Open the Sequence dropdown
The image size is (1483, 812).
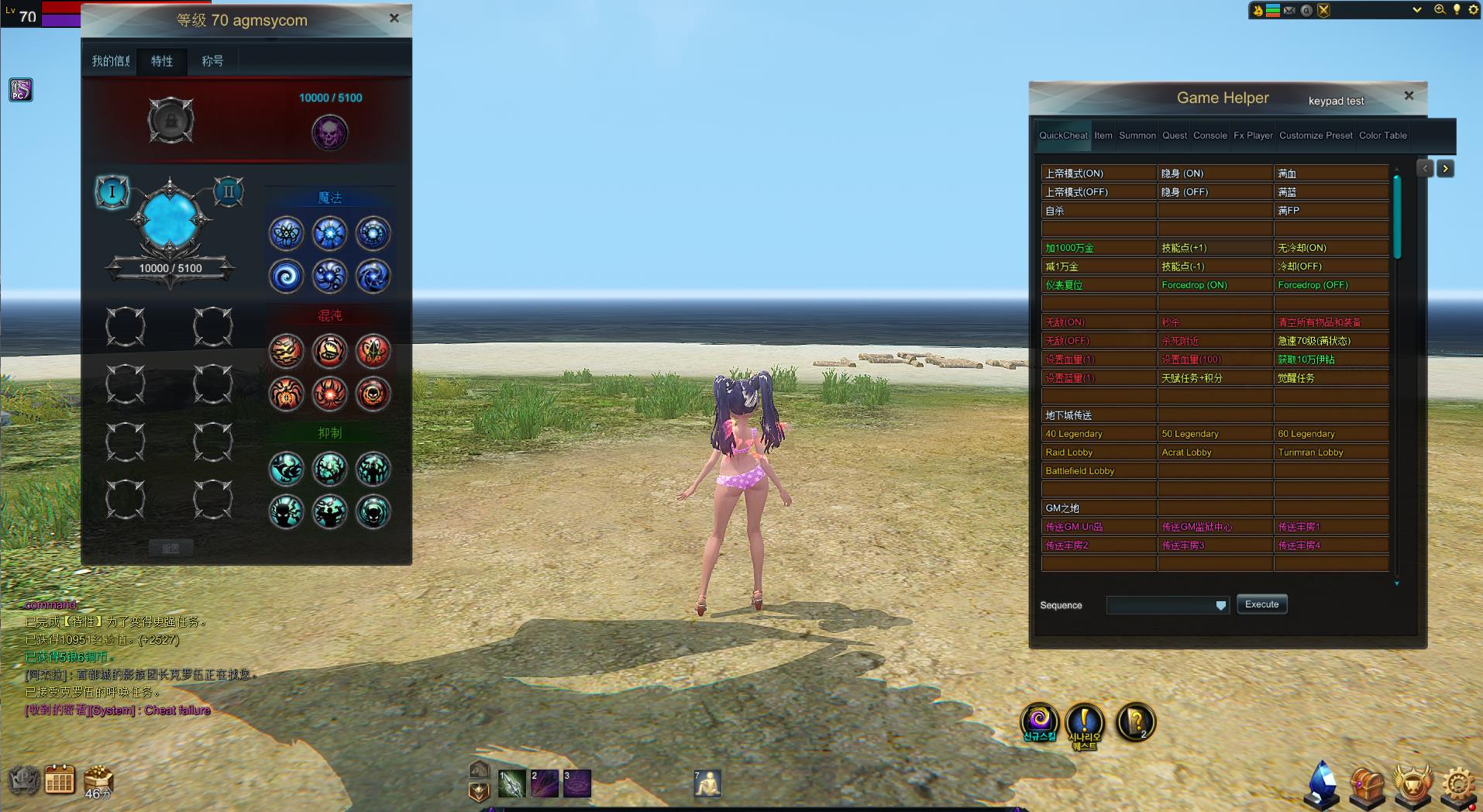pyautogui.click(x=1220, y=606)
